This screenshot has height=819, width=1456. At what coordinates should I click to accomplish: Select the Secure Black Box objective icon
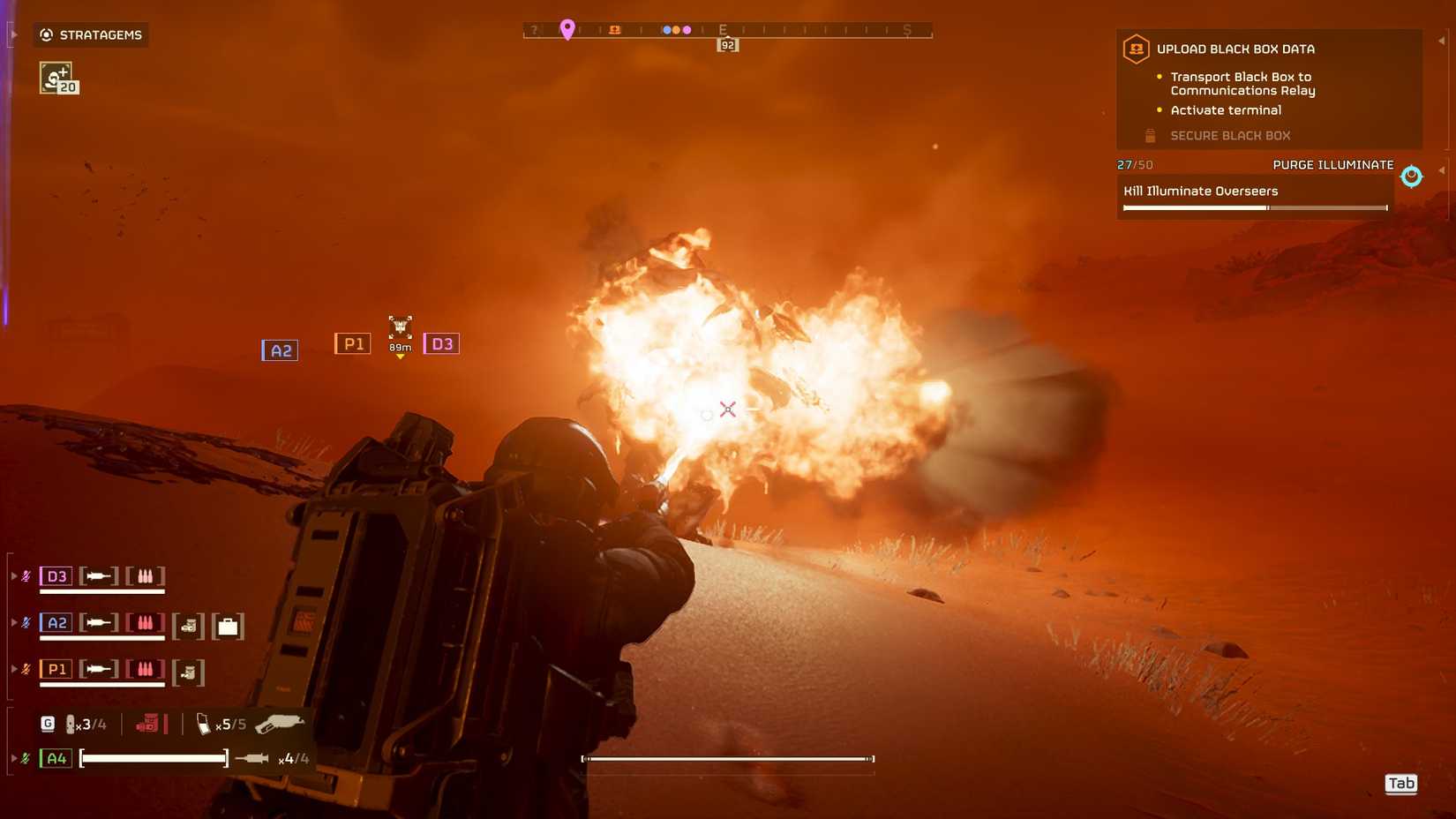(x=1150, y=135)
